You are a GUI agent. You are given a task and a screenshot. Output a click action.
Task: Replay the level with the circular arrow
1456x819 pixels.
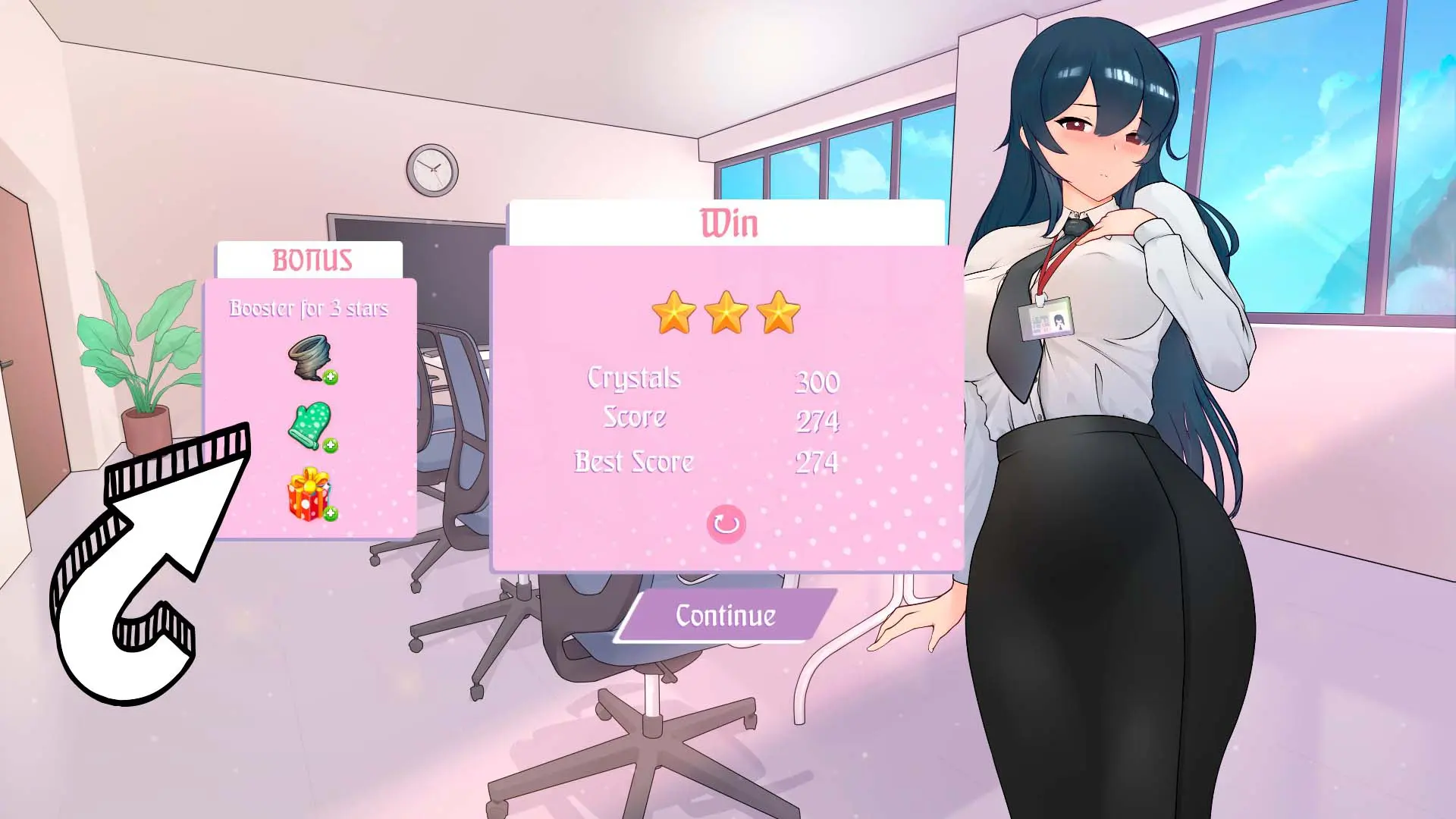[x=726, y=524]
